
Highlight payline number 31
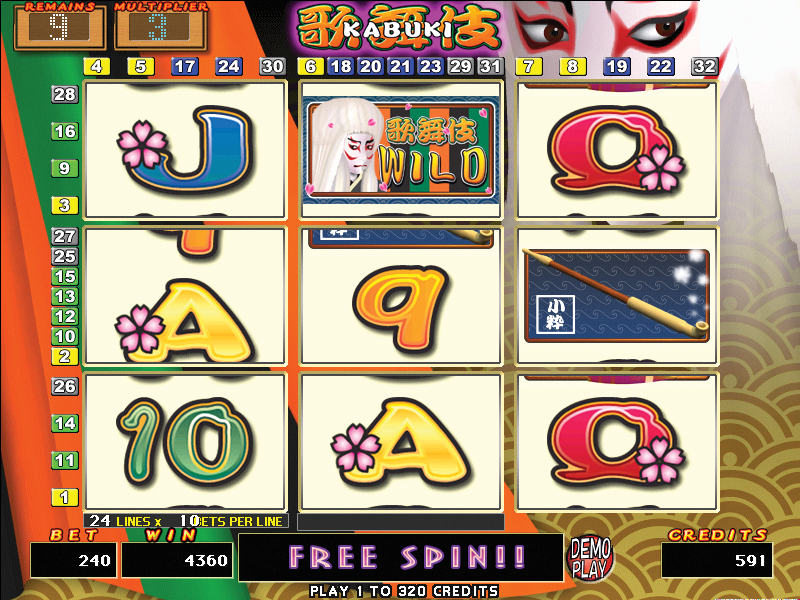[x=490, y=66]
